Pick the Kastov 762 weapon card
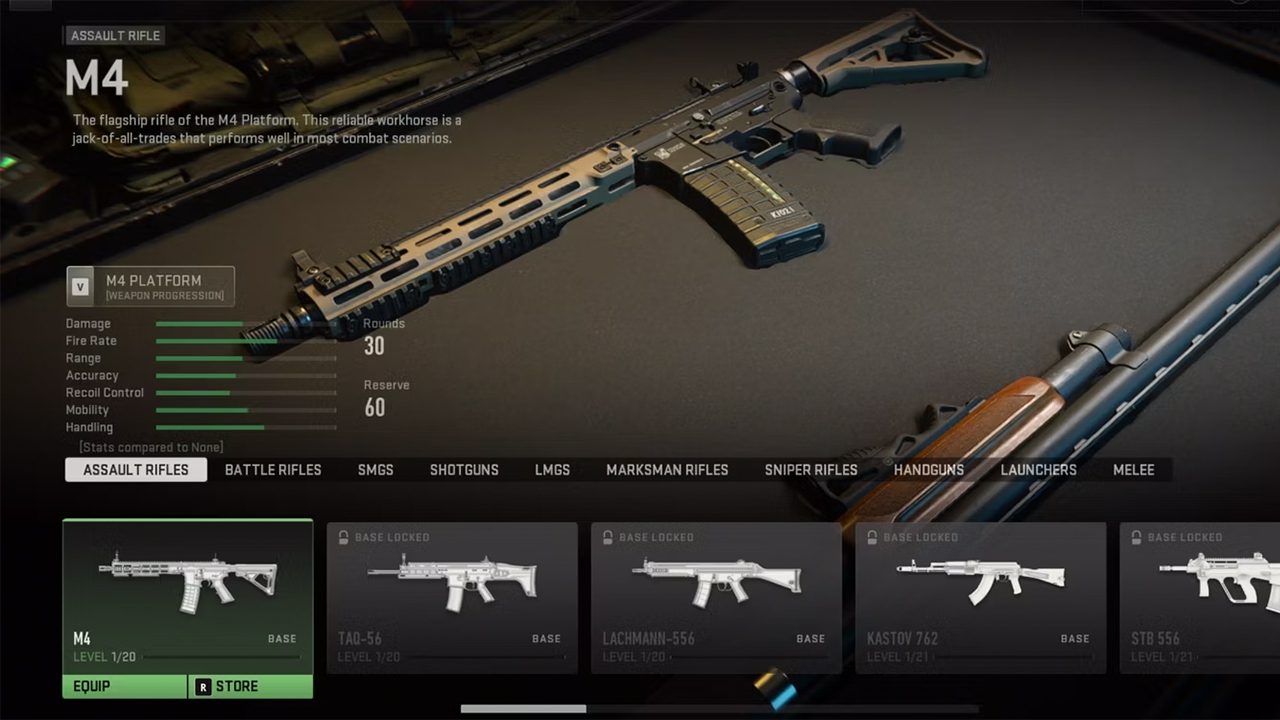Viewport: 1280px width, 720px height. click(x=980, y=597)
